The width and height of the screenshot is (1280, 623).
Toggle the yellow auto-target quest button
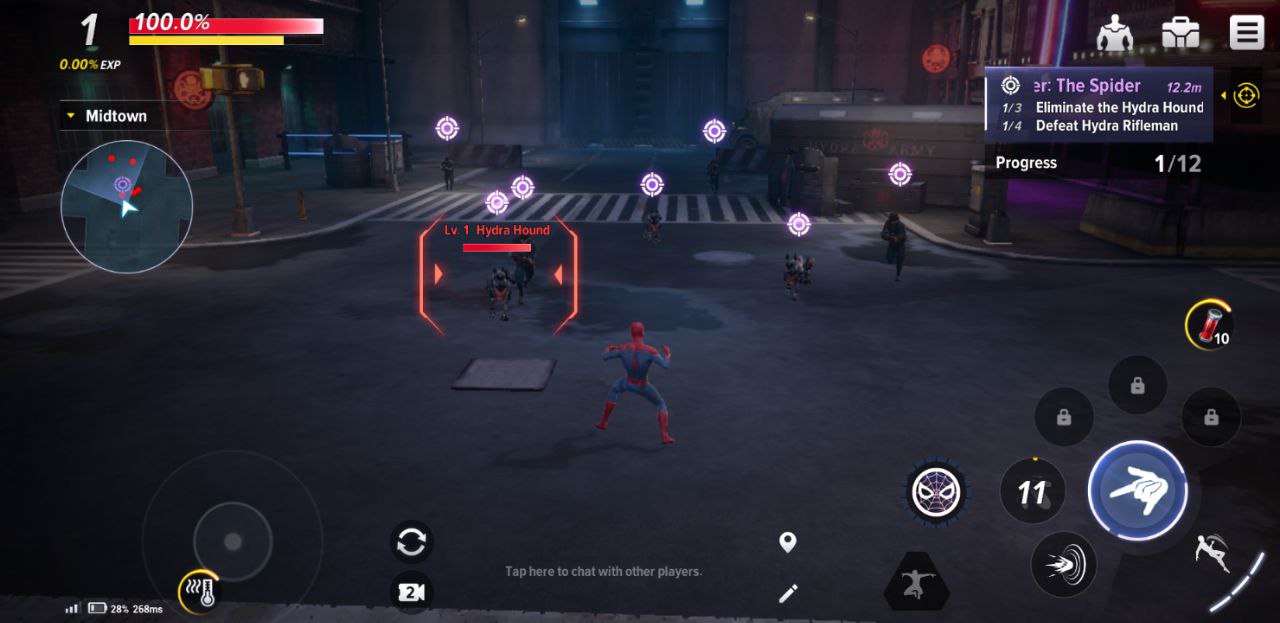pos(1245,95)
